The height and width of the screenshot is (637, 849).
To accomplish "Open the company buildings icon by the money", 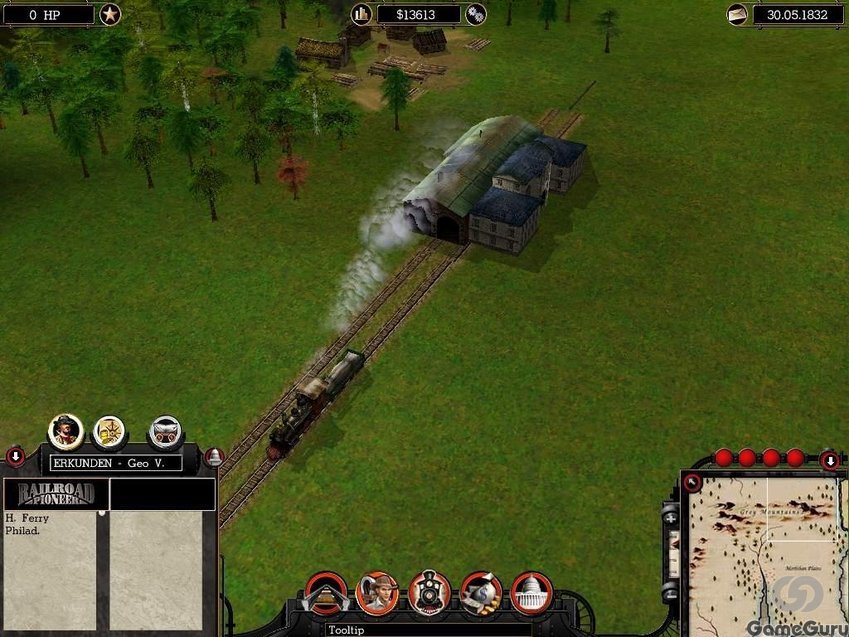I will point(362,14).
